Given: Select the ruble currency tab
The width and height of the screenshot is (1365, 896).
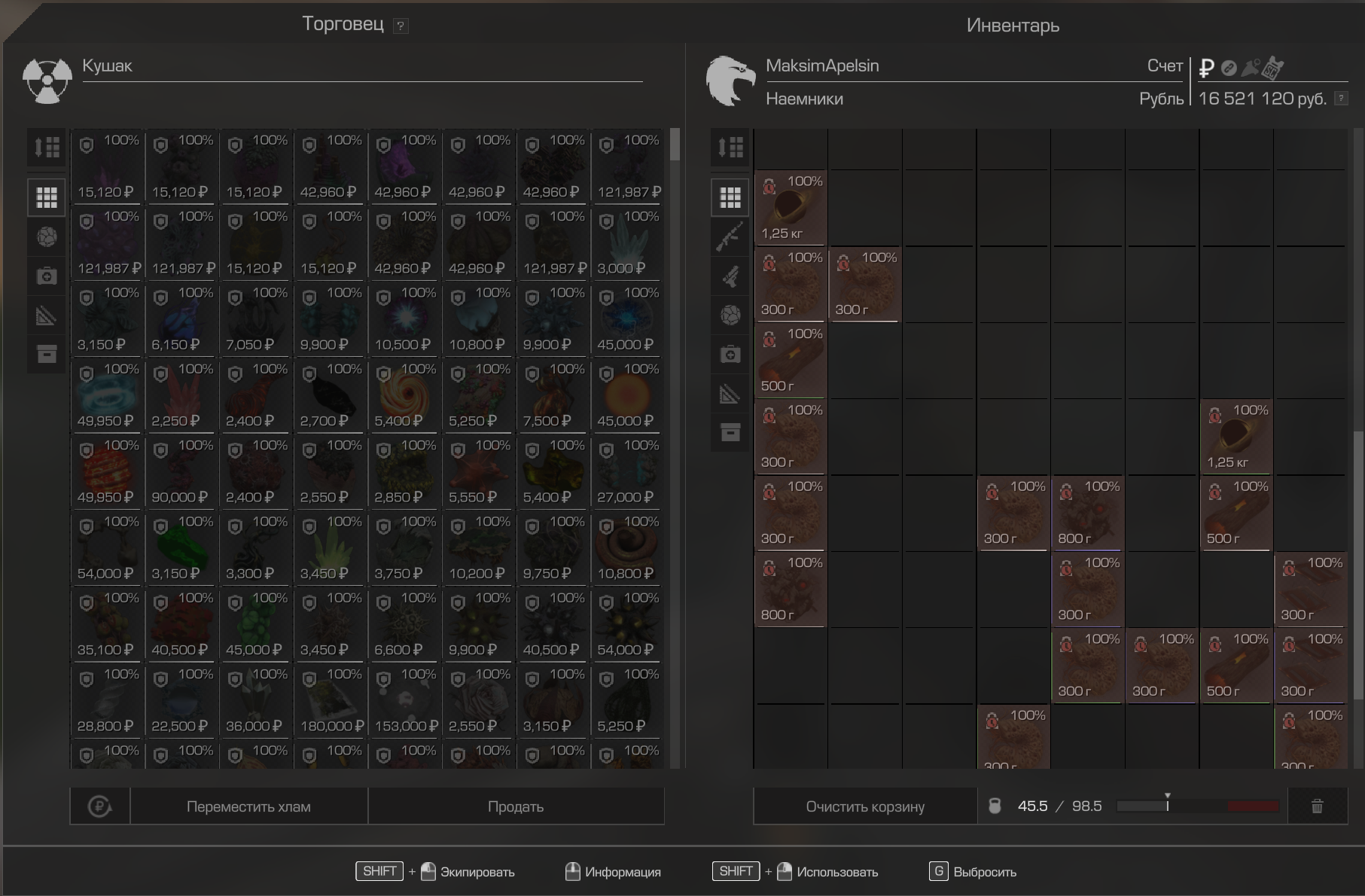Looking at the screenshot, I should tap(1206, 69).
